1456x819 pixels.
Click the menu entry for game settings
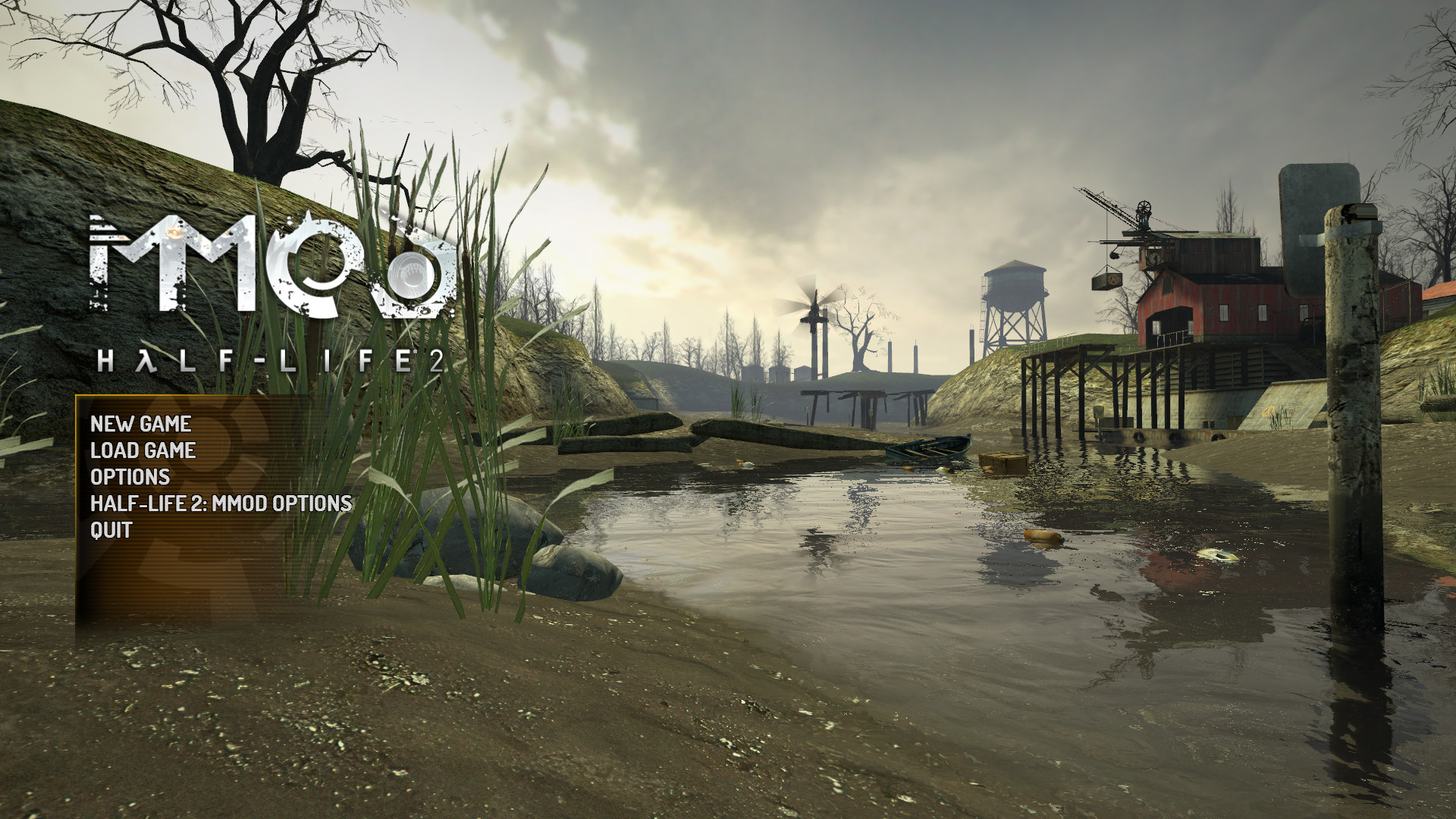tap(130, 477)
